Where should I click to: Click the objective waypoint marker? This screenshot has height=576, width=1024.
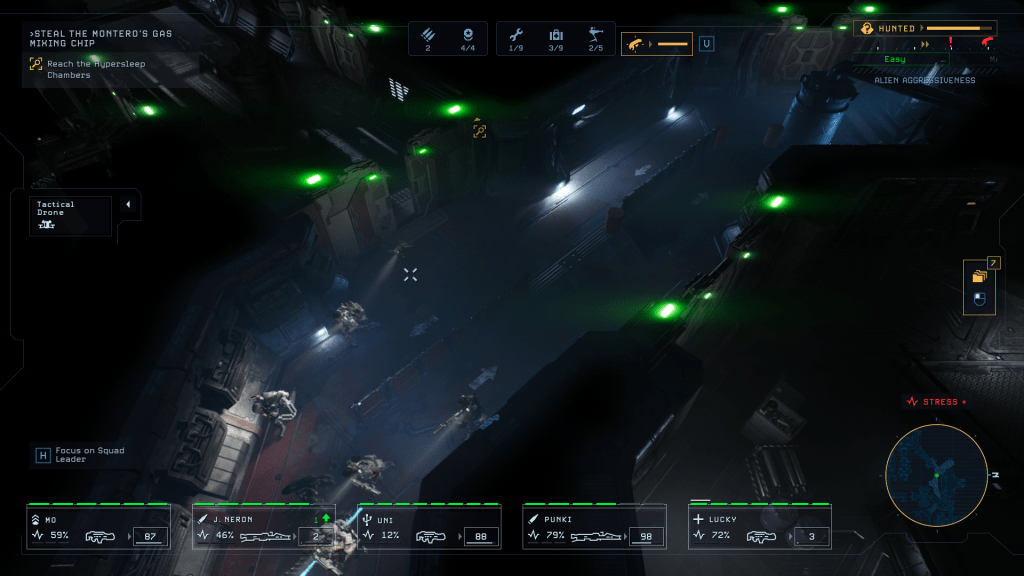479,130
